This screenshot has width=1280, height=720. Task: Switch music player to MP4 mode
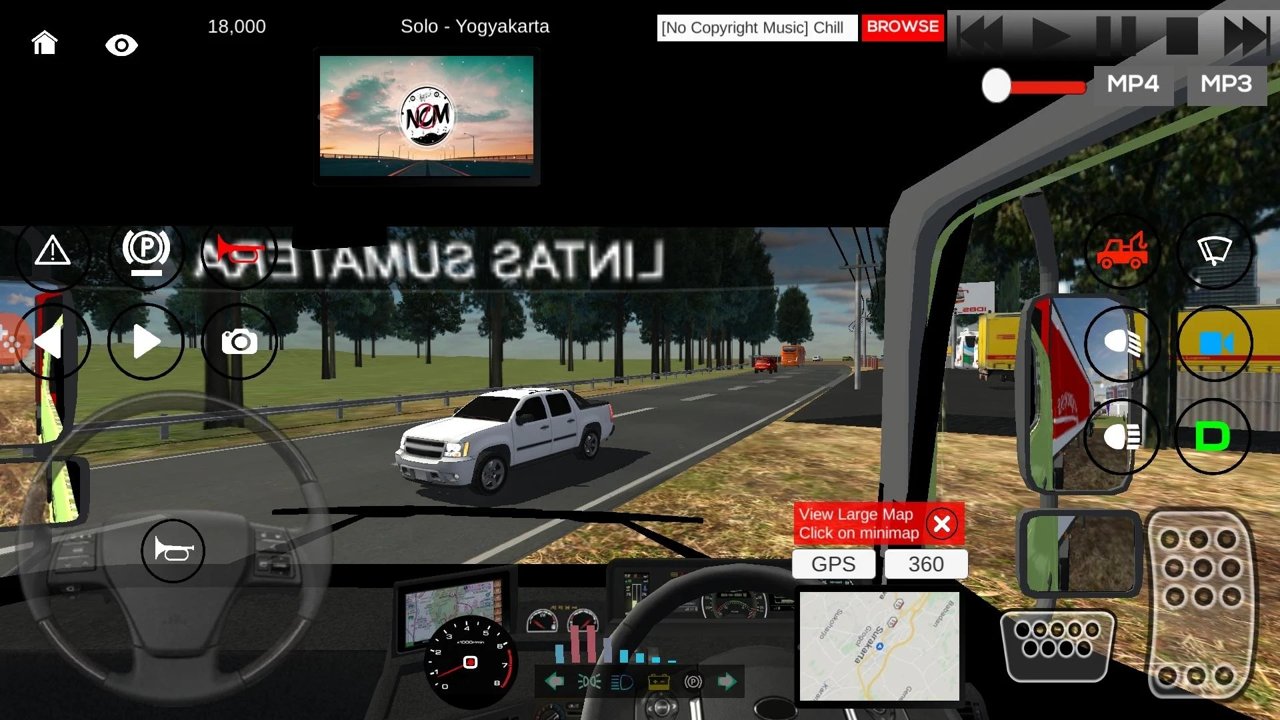pyautogui.click(x=1133, y=84)
